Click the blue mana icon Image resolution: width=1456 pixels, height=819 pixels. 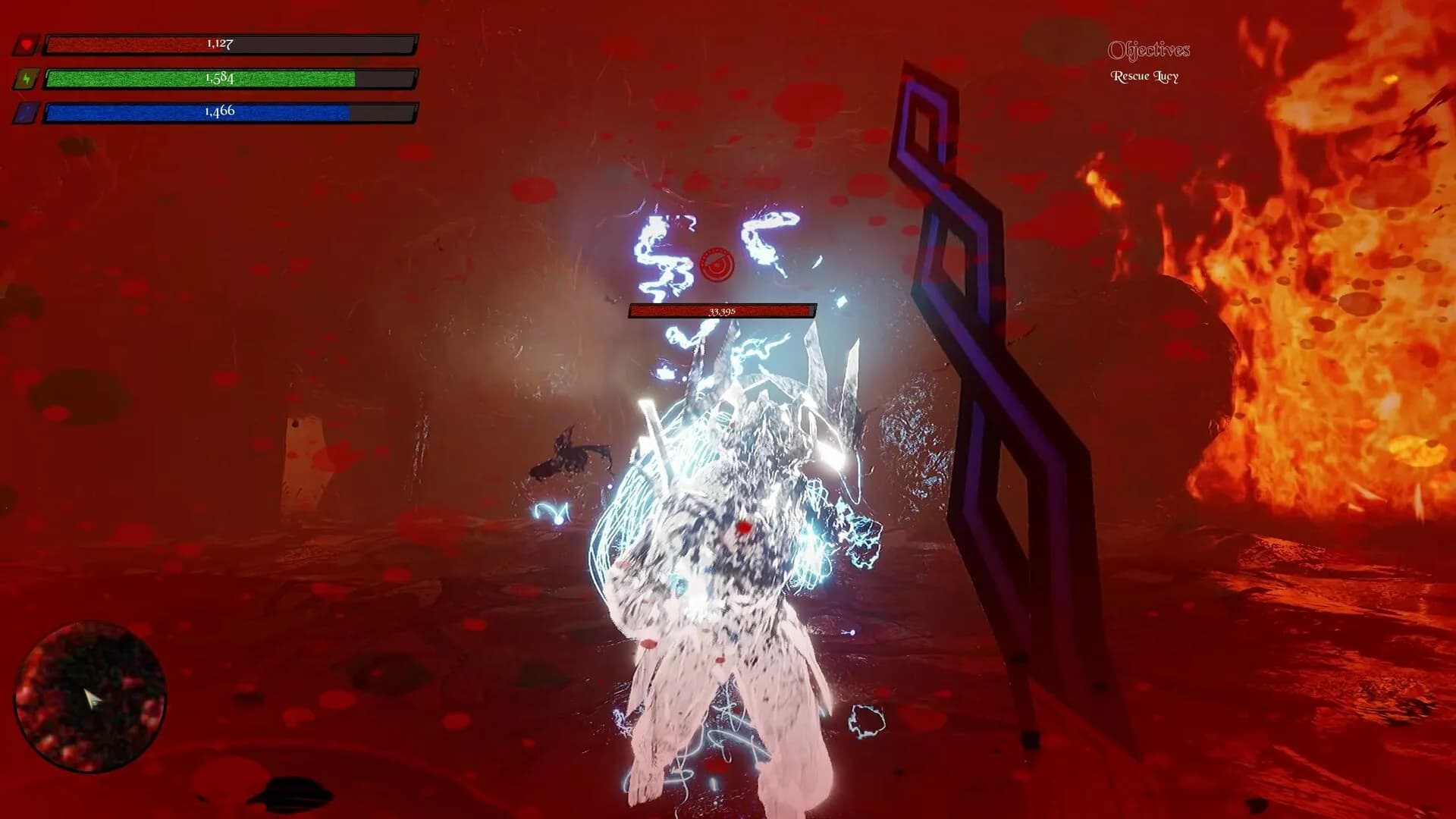[27, 113]
